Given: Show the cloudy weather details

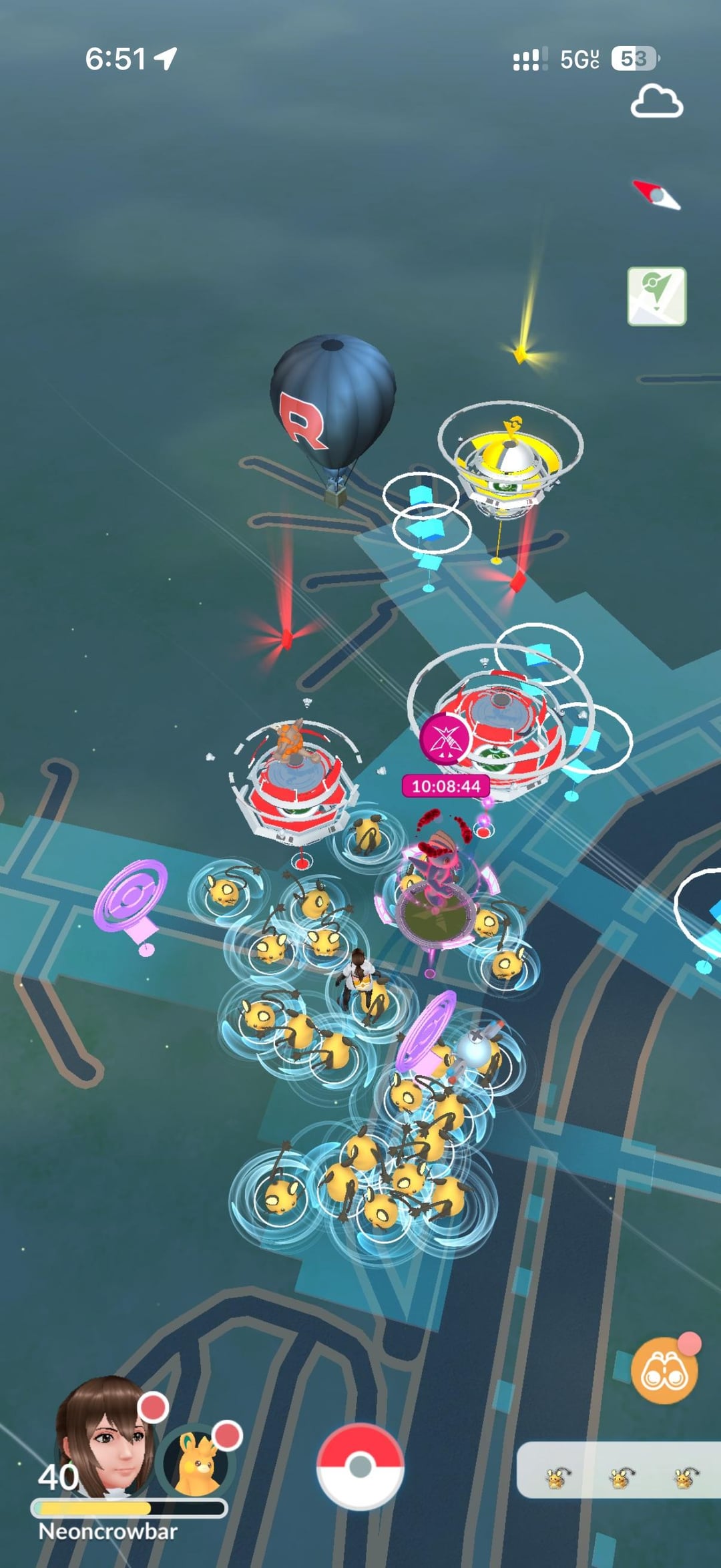Looking at the screenshot, I should [656, 102].
